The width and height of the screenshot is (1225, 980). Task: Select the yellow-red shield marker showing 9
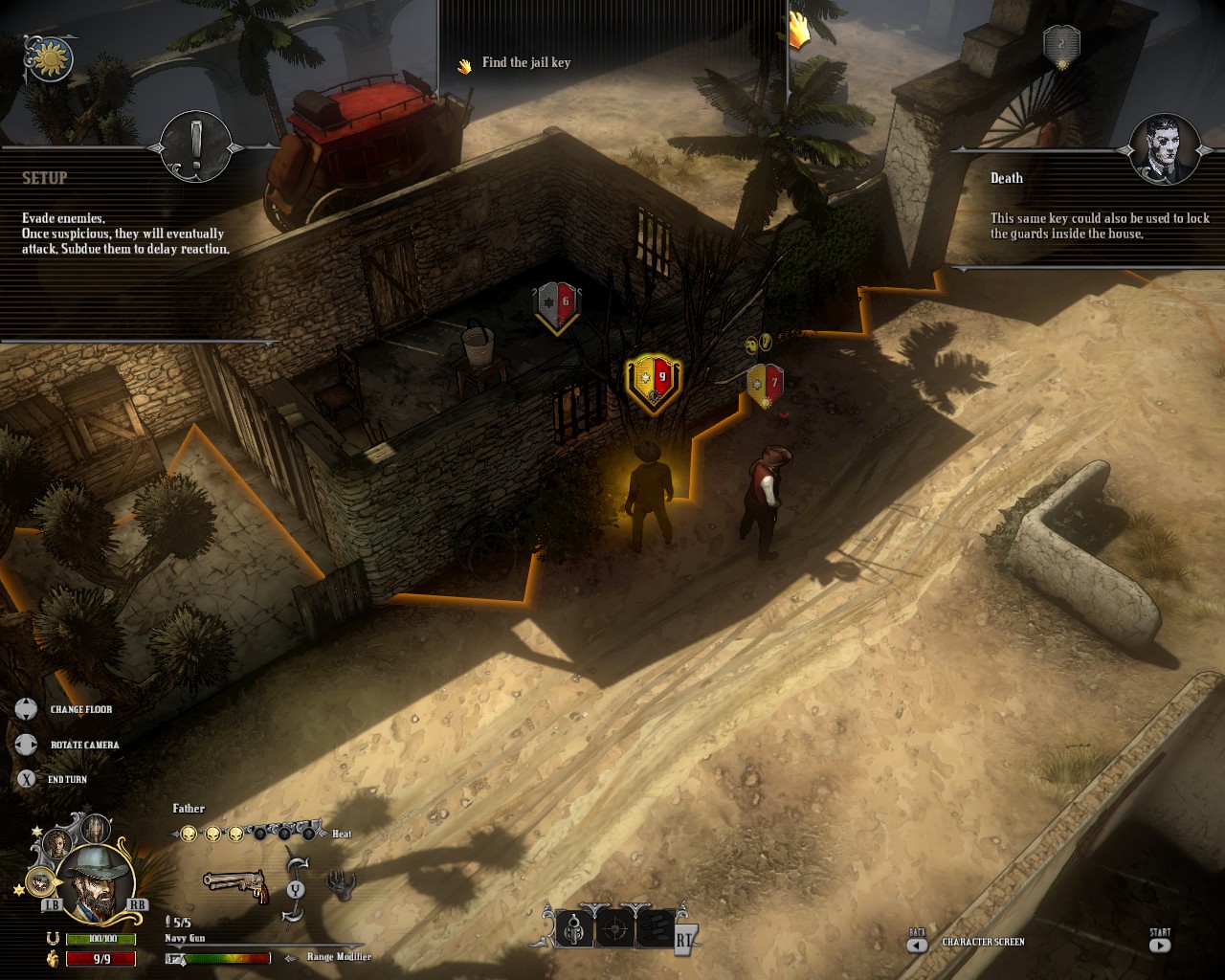point(653,381)
